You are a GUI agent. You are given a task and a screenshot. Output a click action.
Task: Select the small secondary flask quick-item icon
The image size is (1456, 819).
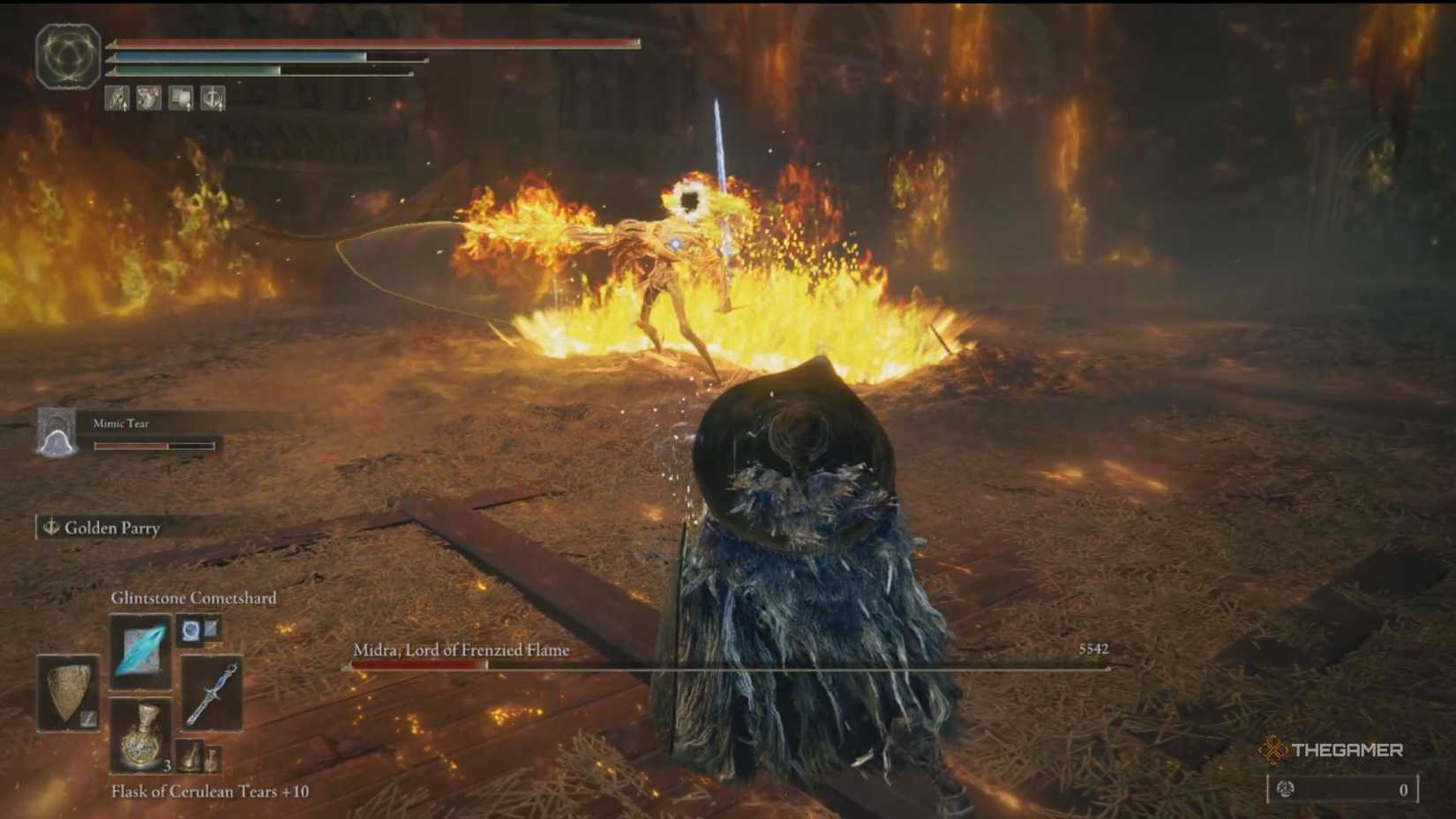click(x=192, y=756)
